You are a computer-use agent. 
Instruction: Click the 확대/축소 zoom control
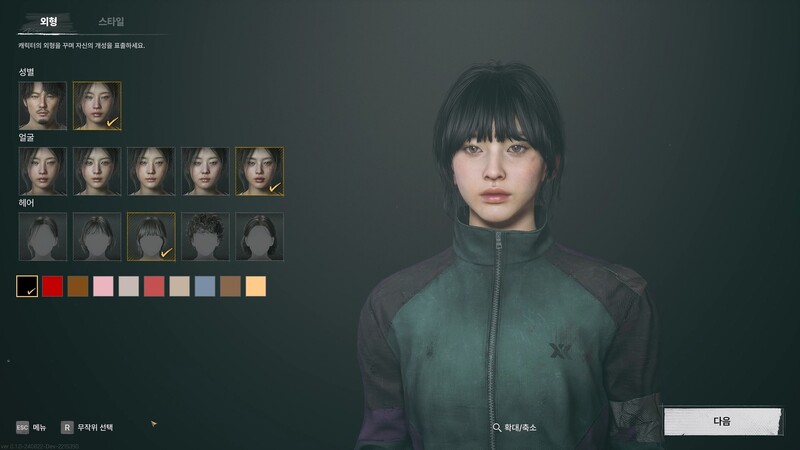point(514,427)
